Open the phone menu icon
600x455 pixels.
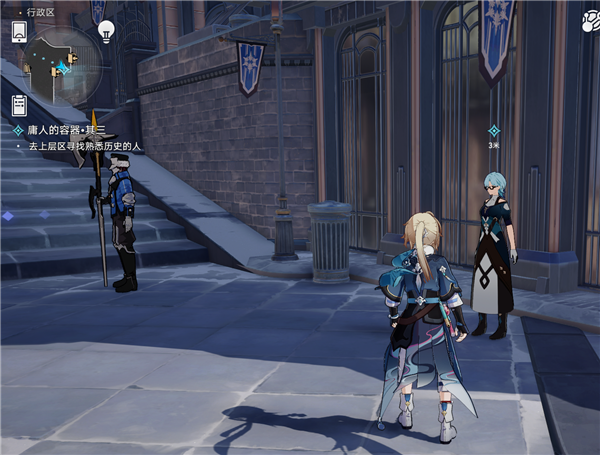click(x=19, y=31)
